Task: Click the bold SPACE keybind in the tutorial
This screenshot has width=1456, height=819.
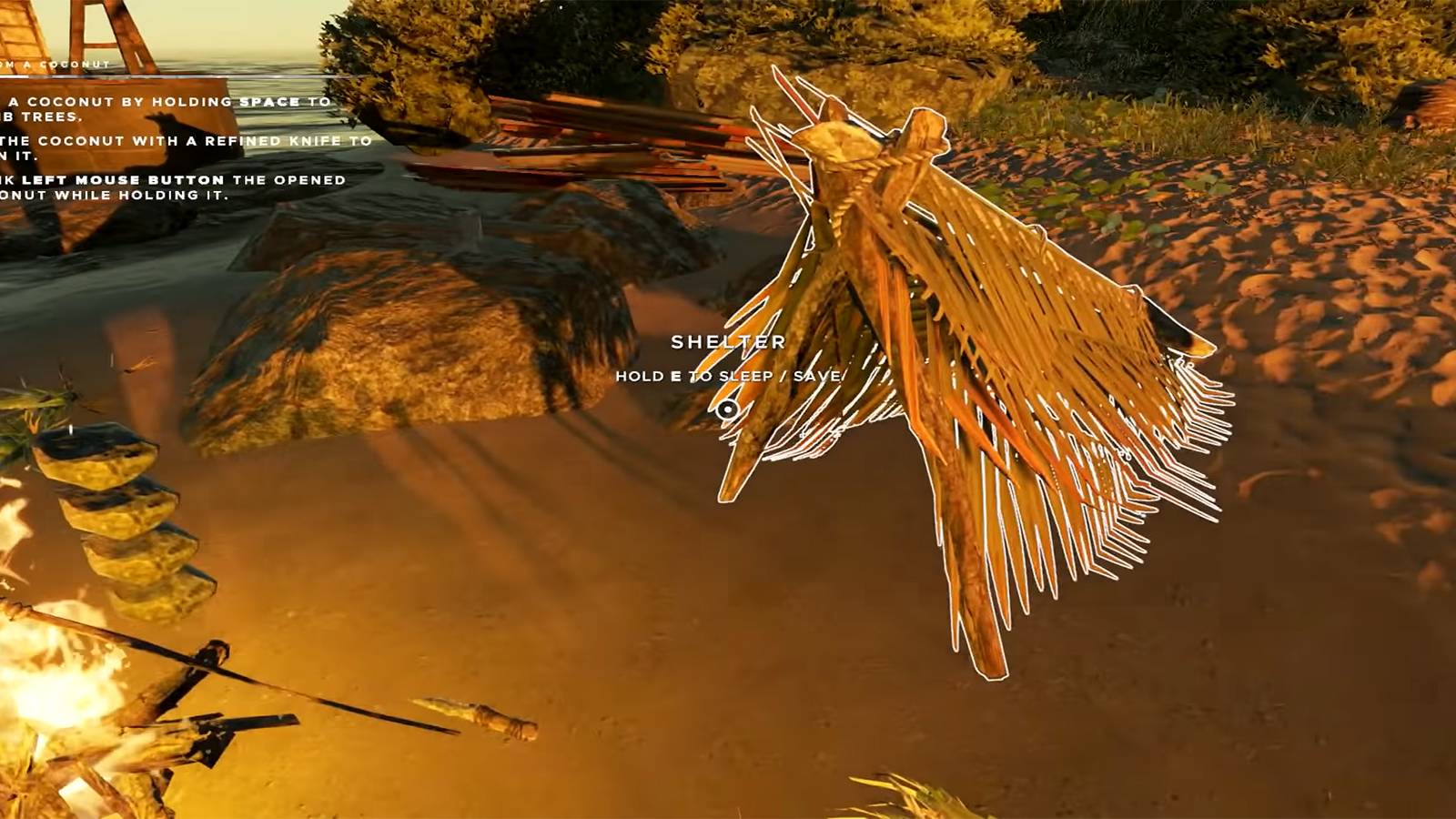Action: [x=271, y=103]
